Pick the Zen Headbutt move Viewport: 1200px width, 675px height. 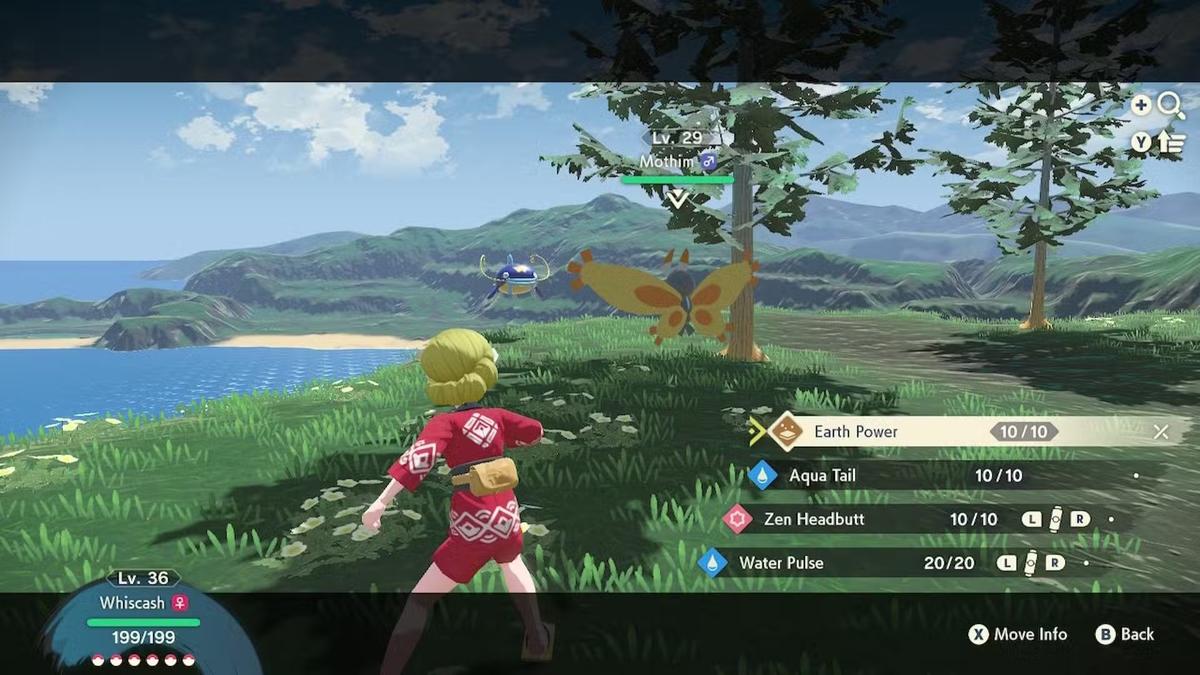813,520
